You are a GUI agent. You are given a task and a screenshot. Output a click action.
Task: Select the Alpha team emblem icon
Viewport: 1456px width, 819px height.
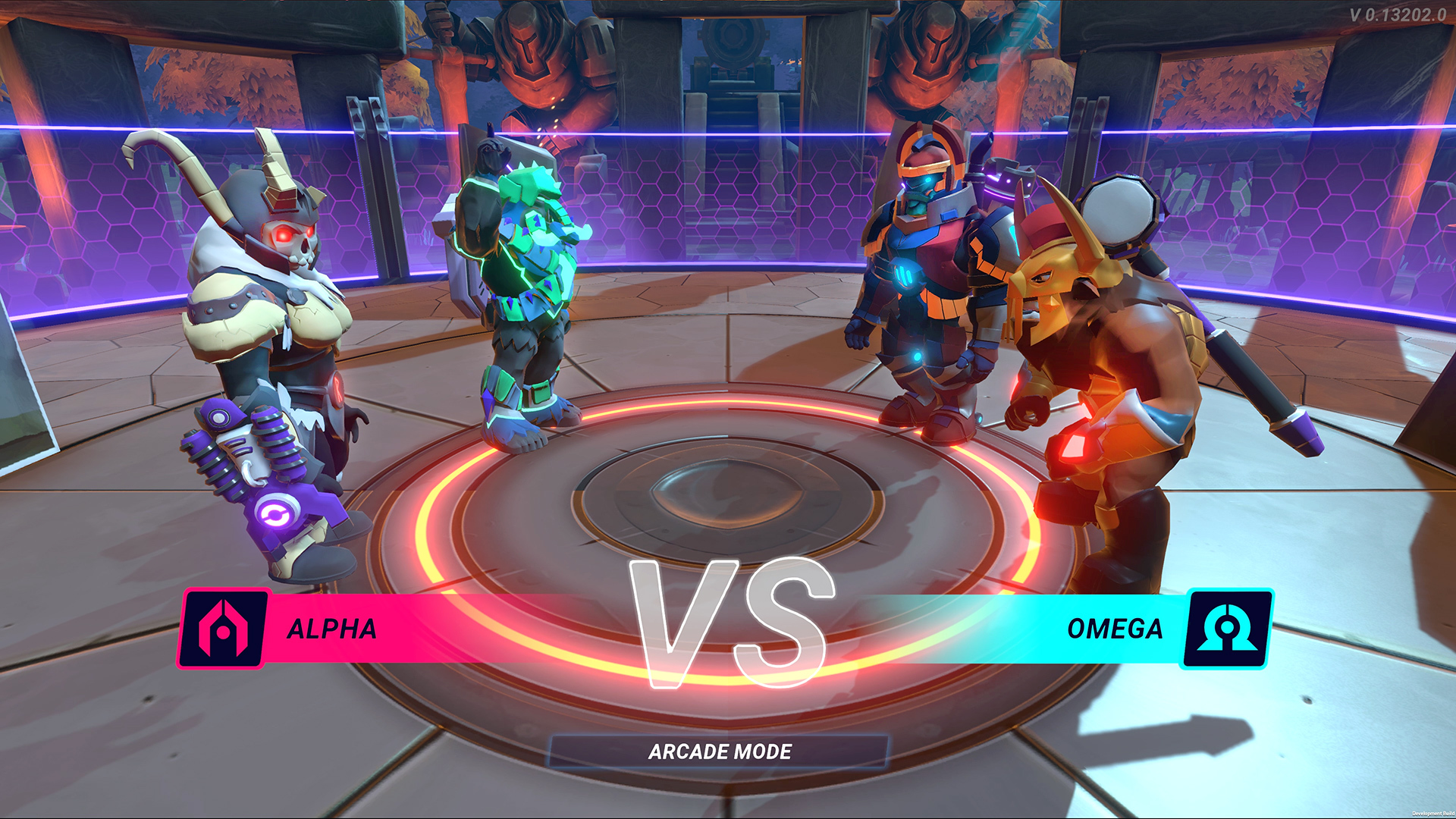(x=223, y=629)
